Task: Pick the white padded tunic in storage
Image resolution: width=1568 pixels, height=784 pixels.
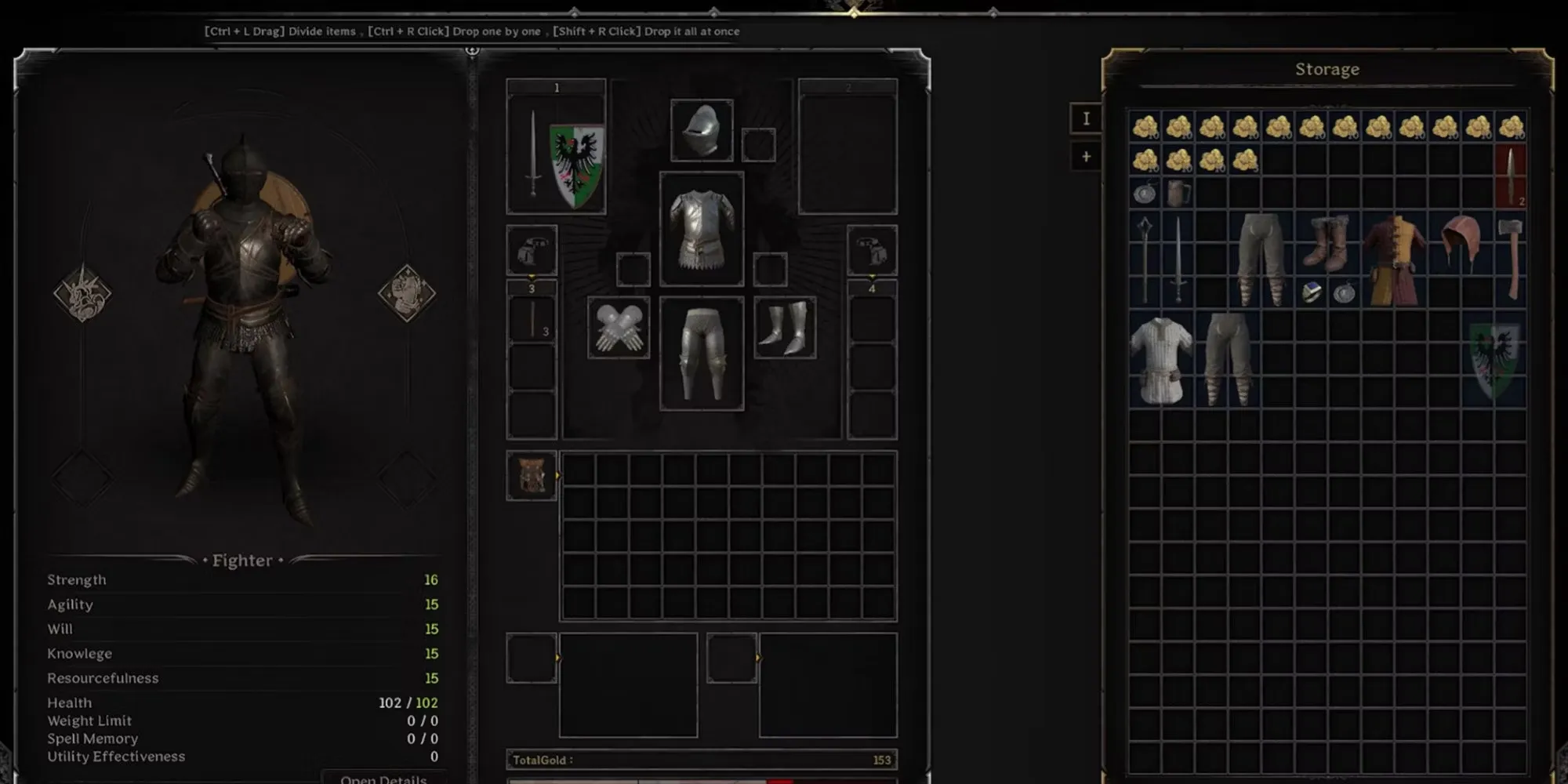Action: tap(1161, 359)
